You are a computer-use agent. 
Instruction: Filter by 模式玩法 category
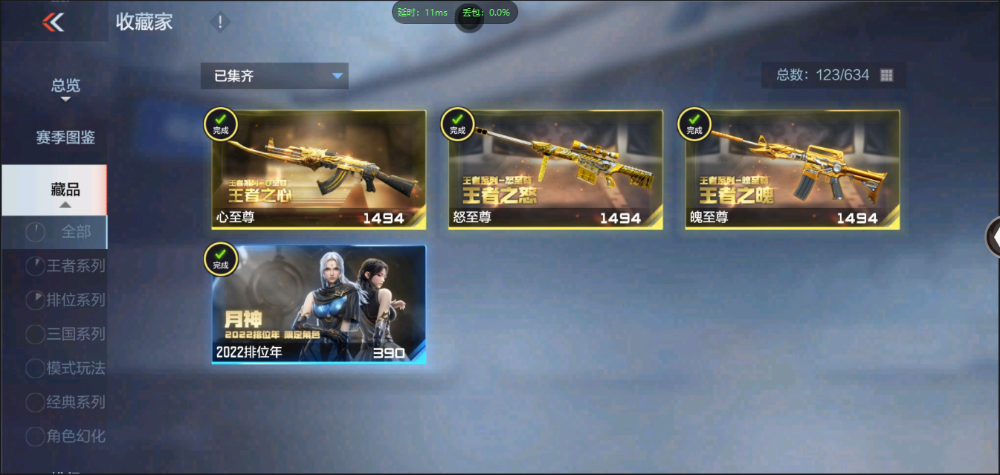coord(75,368)
